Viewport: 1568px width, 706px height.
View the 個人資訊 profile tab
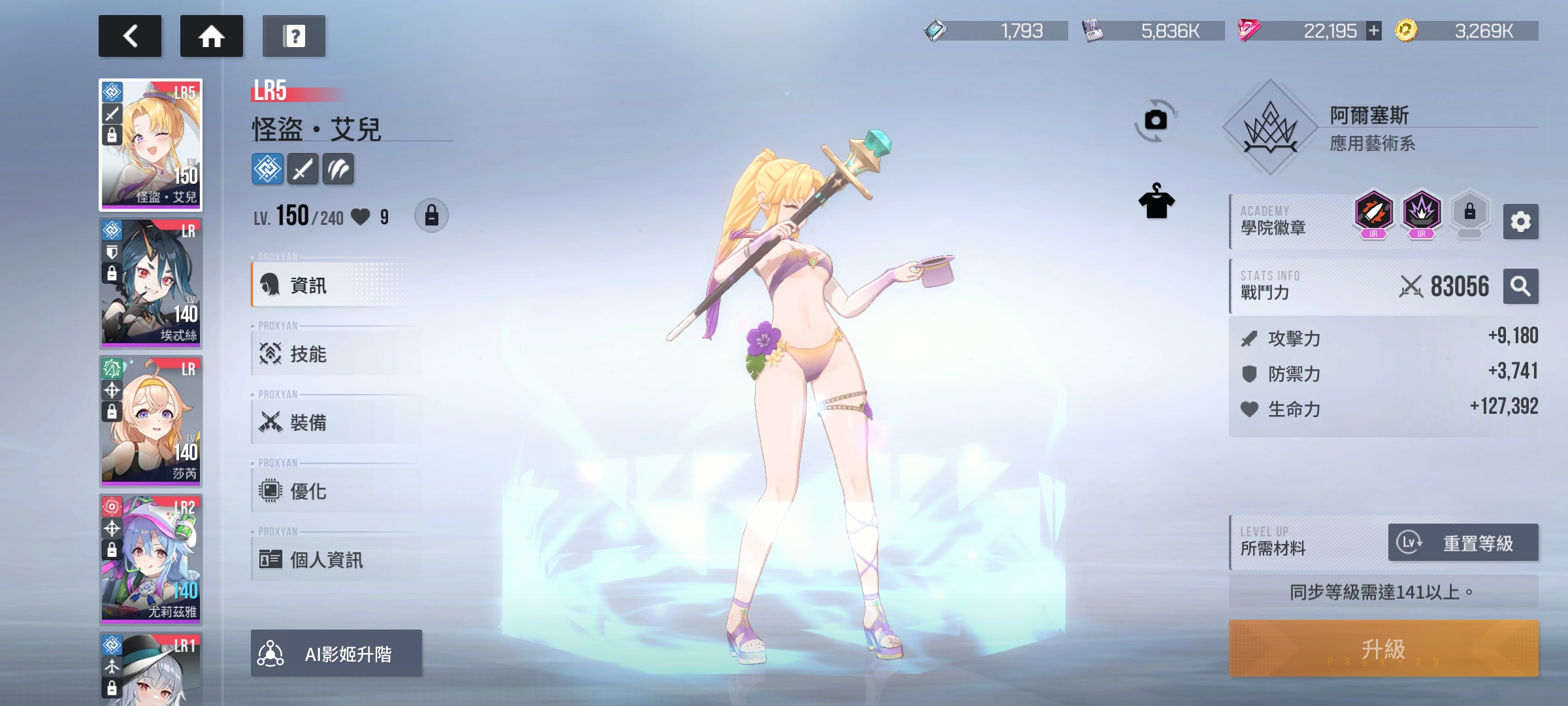333,560
